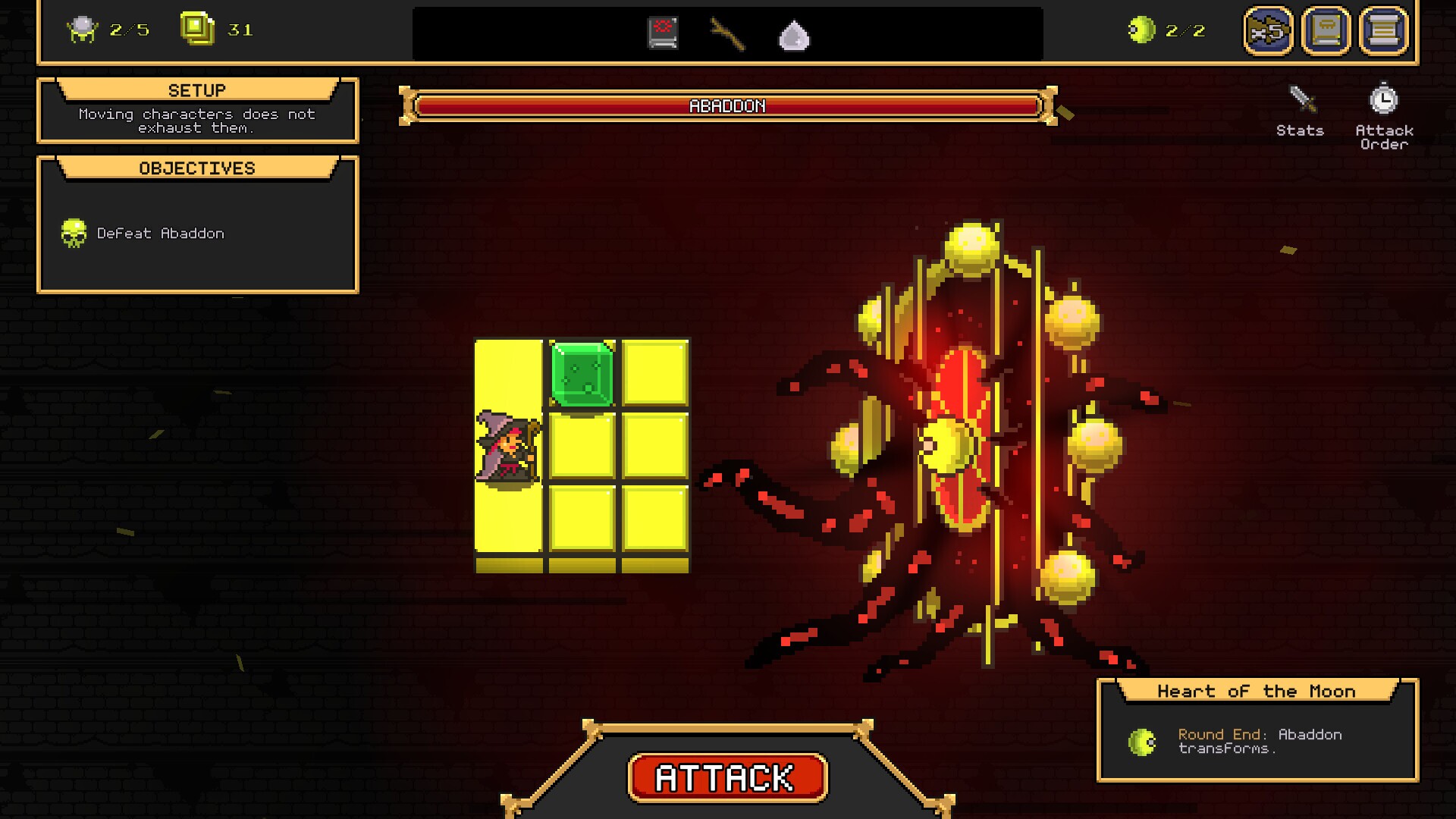Click the SETUP panel header
Screen dimensions: 1456x819
pos(199,89)
